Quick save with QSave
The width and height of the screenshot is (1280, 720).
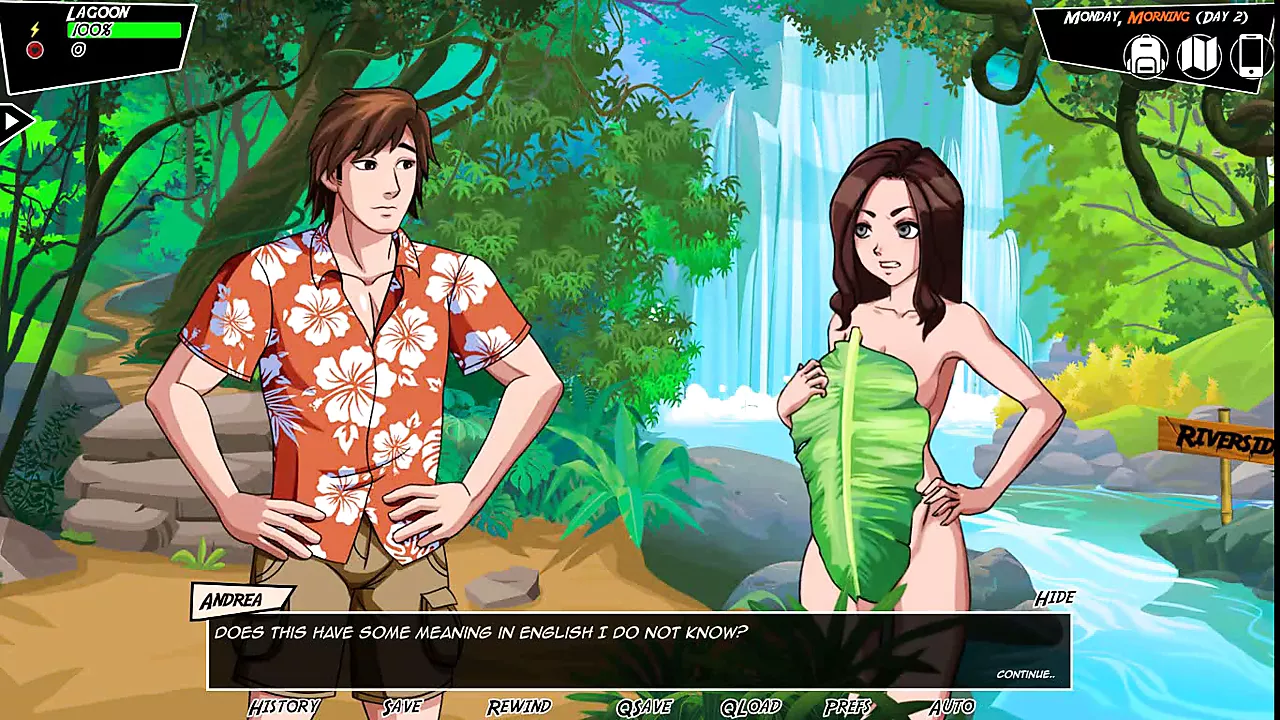(x=644, y=707)
